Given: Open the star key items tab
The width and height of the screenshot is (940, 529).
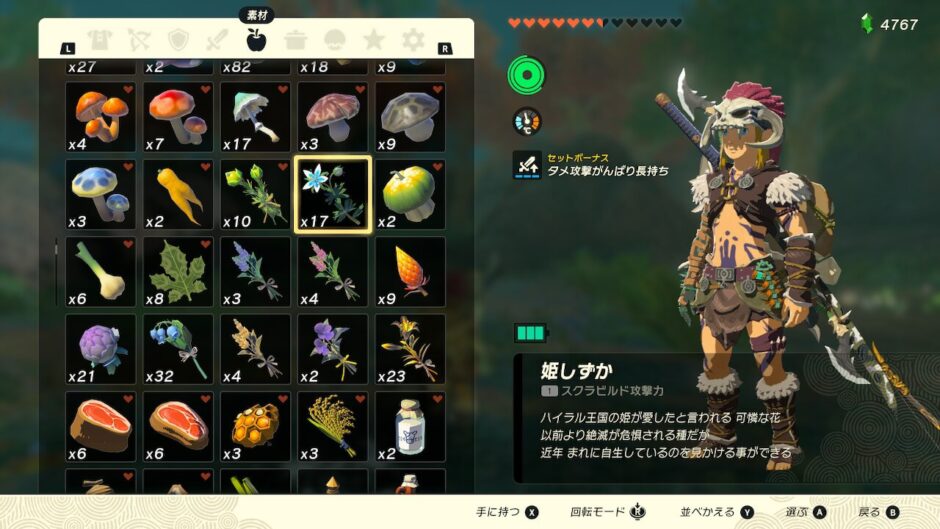Looking at the screenshot, I should pyautogui.click(x=374, y=41).
